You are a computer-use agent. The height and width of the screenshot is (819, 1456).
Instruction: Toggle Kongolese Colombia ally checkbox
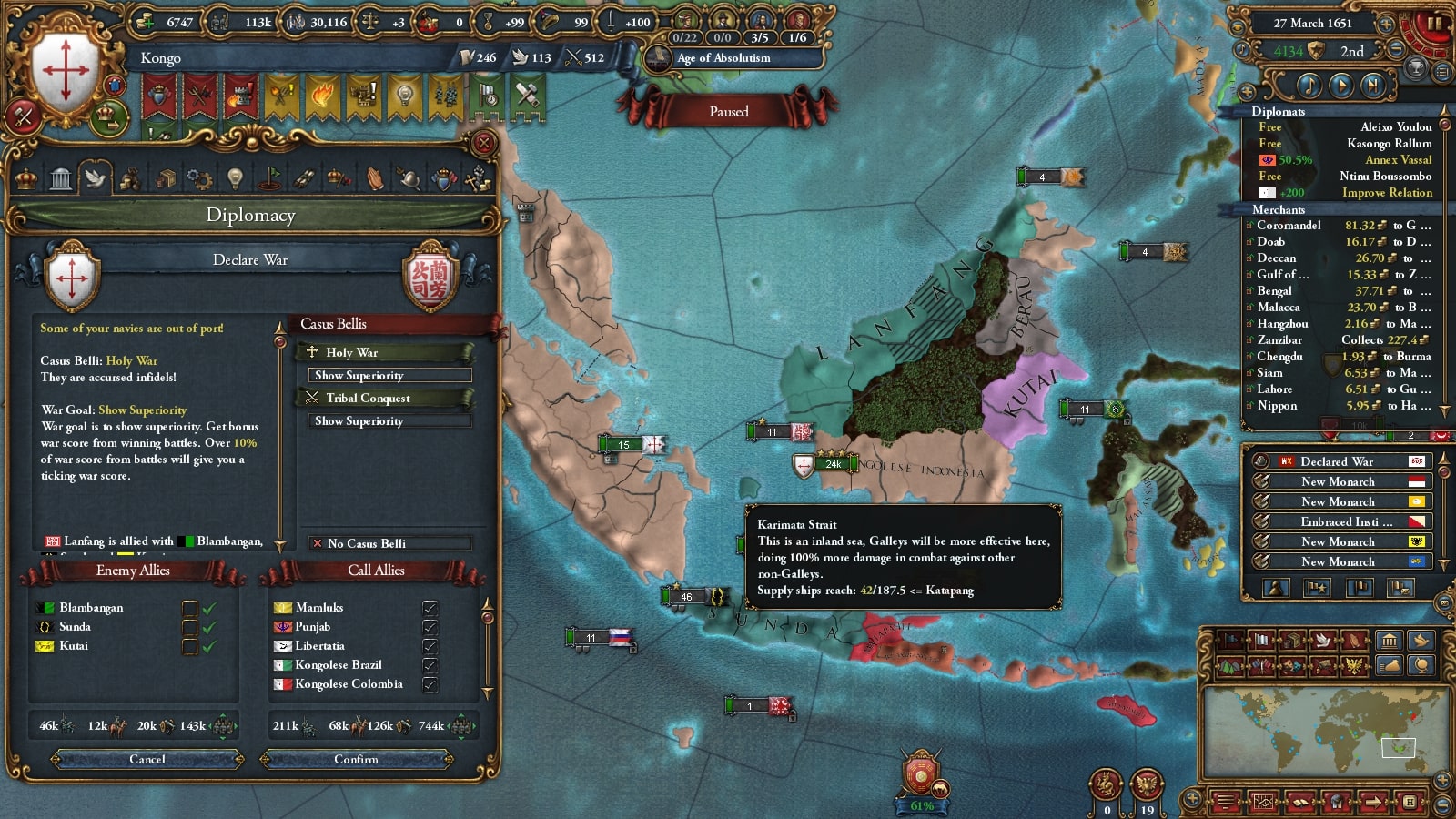430,684
